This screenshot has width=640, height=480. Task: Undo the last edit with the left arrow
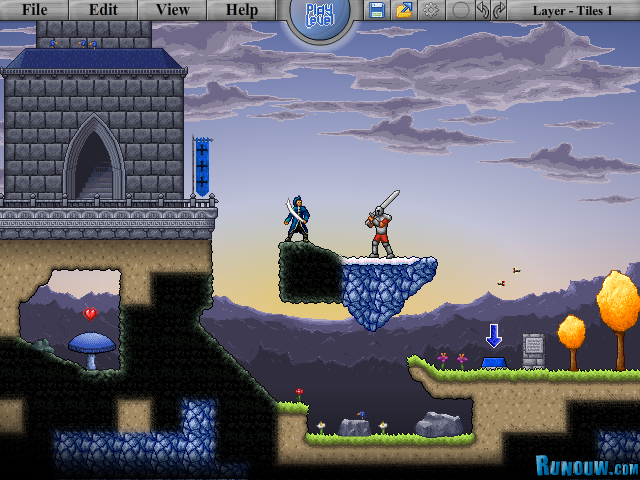(x=483, y=10)
